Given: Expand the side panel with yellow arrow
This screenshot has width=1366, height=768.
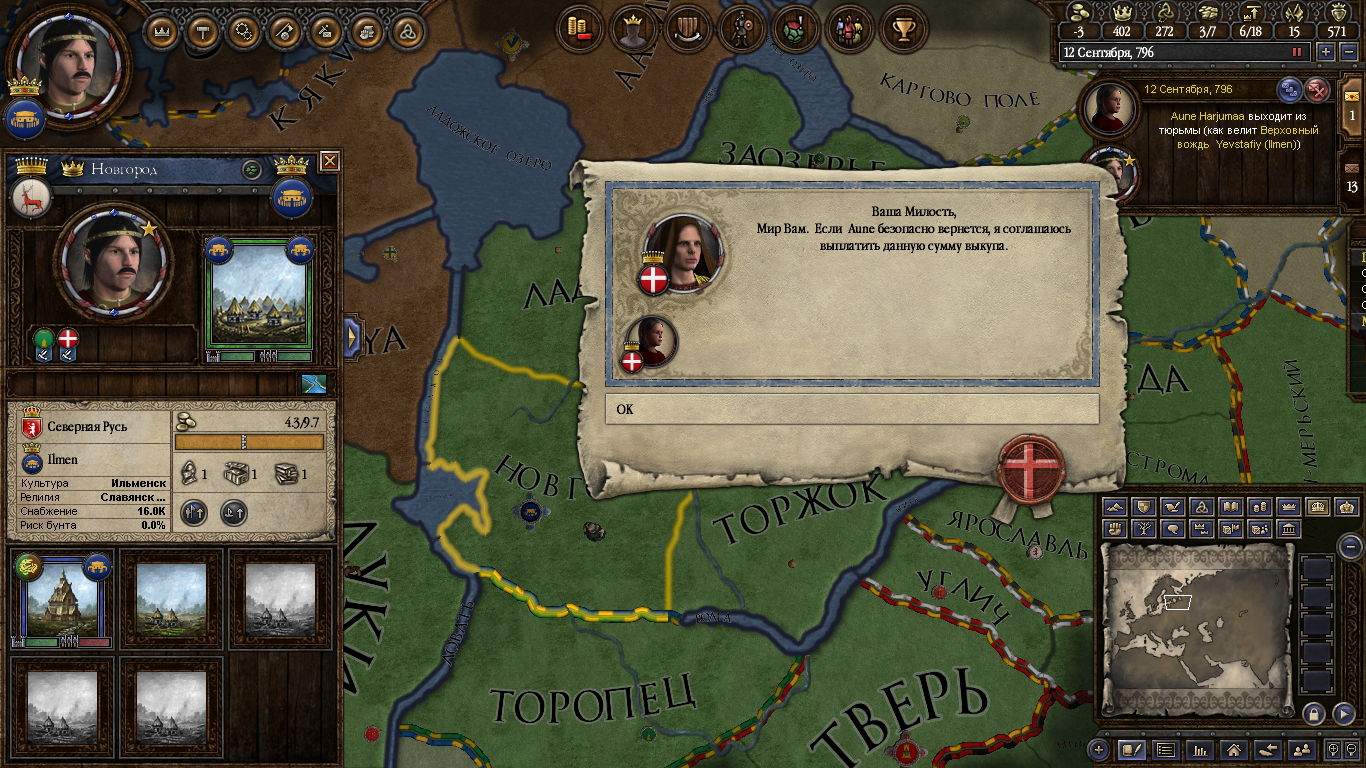Looking at the screenshot, I should point(352,337).
